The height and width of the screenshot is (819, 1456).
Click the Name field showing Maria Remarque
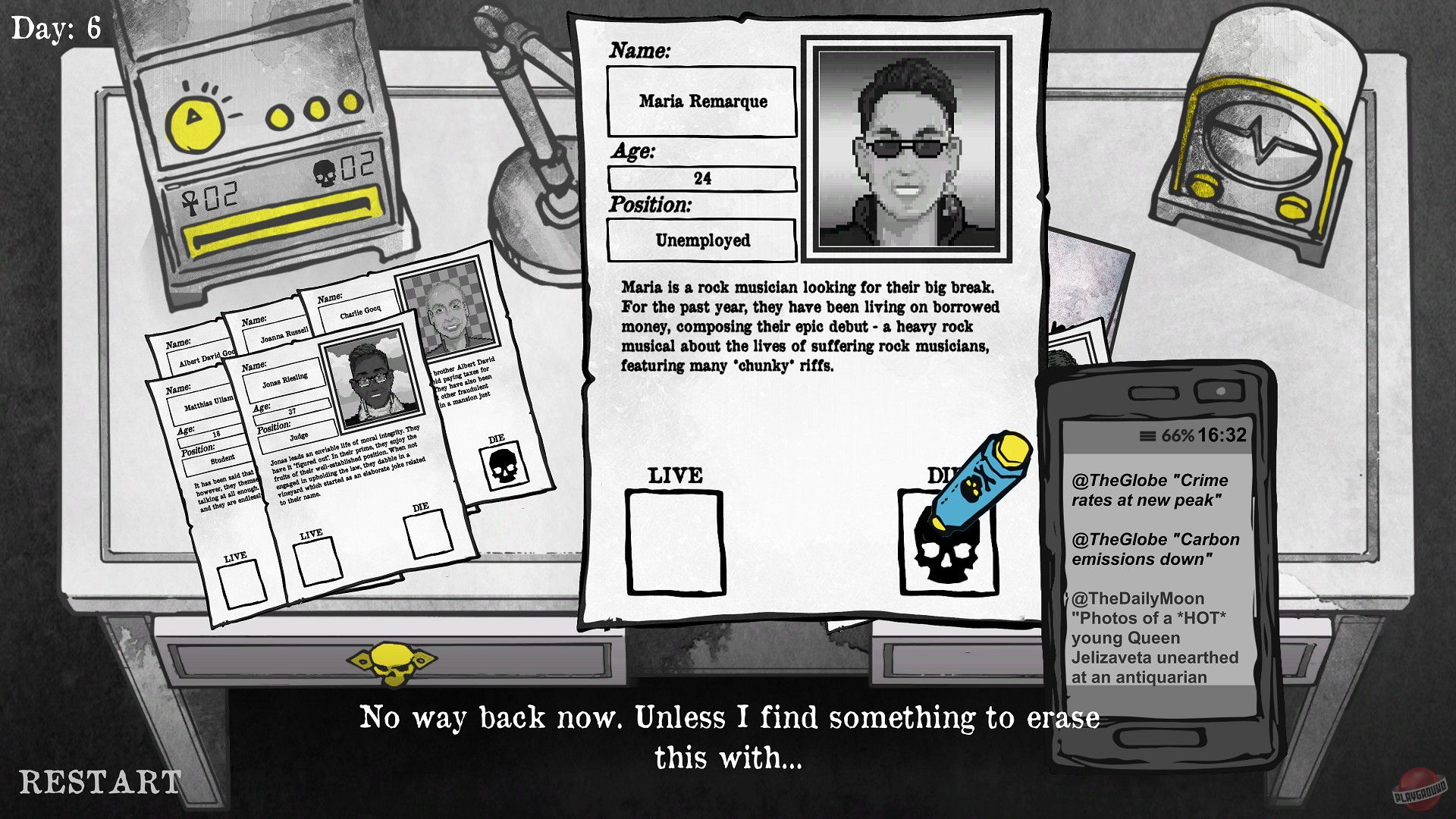[x=701, y=102]
